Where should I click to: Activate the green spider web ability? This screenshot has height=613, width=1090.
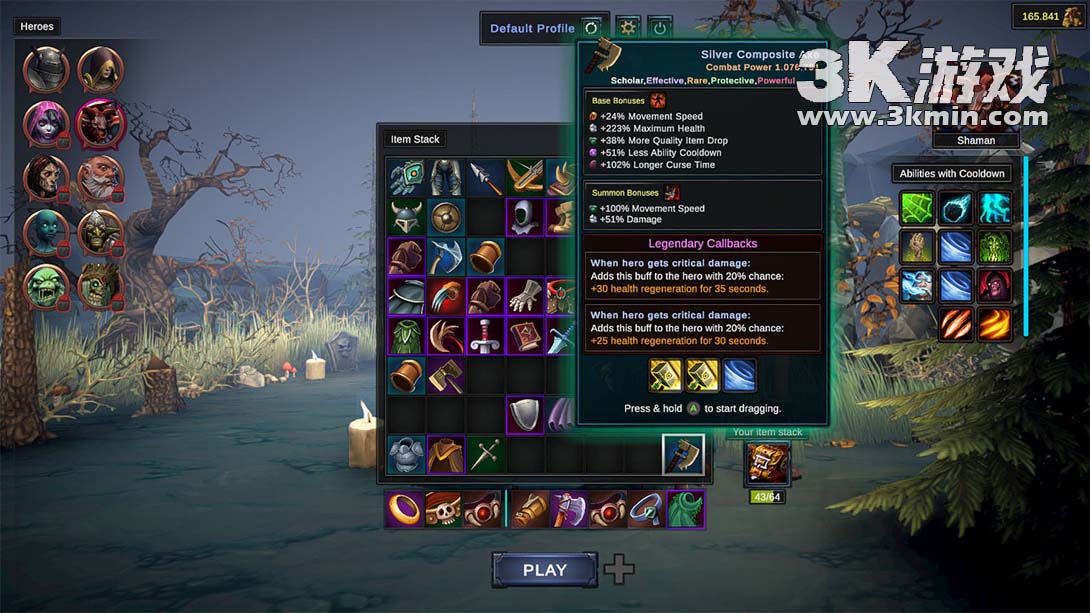click(917, 208)
